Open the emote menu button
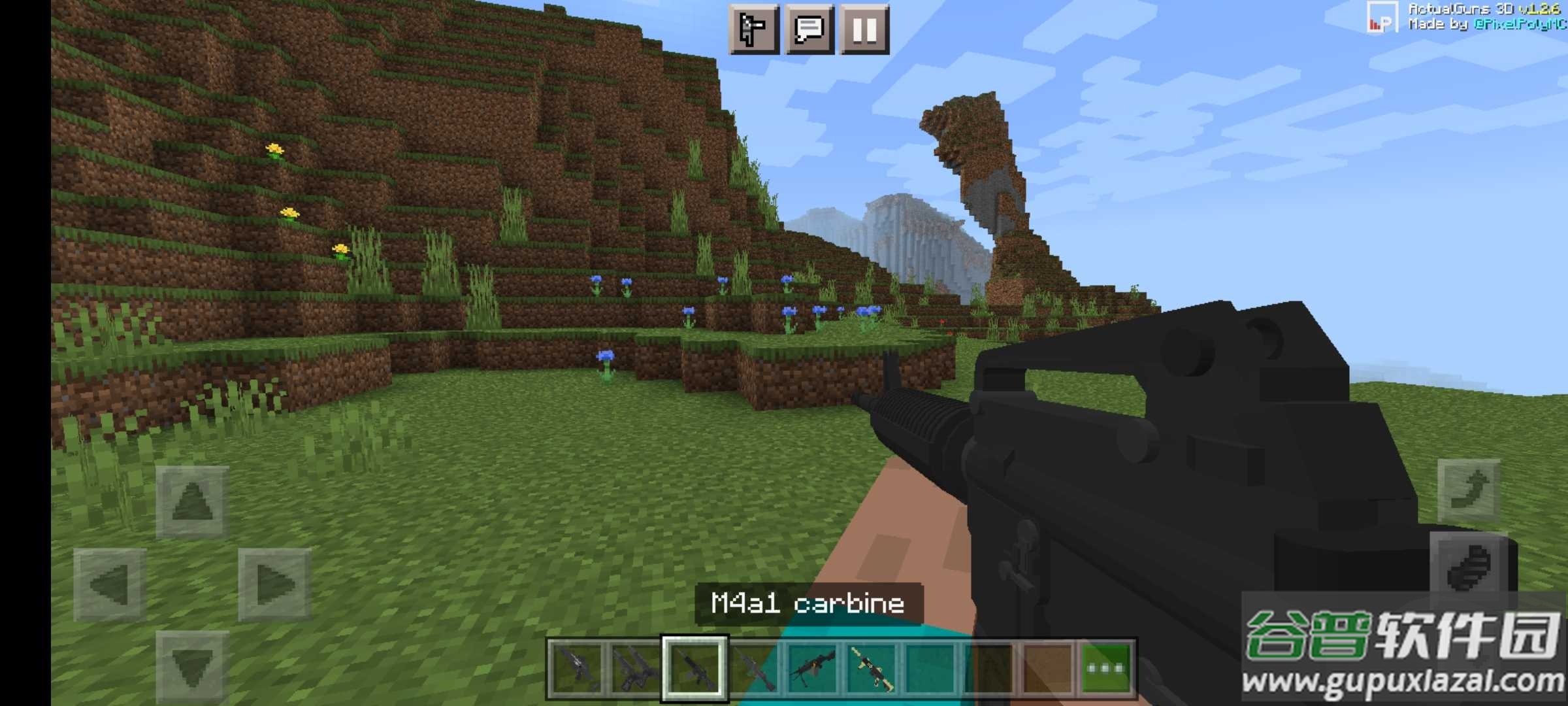The image size is (1568, 706). pos(753,29)
